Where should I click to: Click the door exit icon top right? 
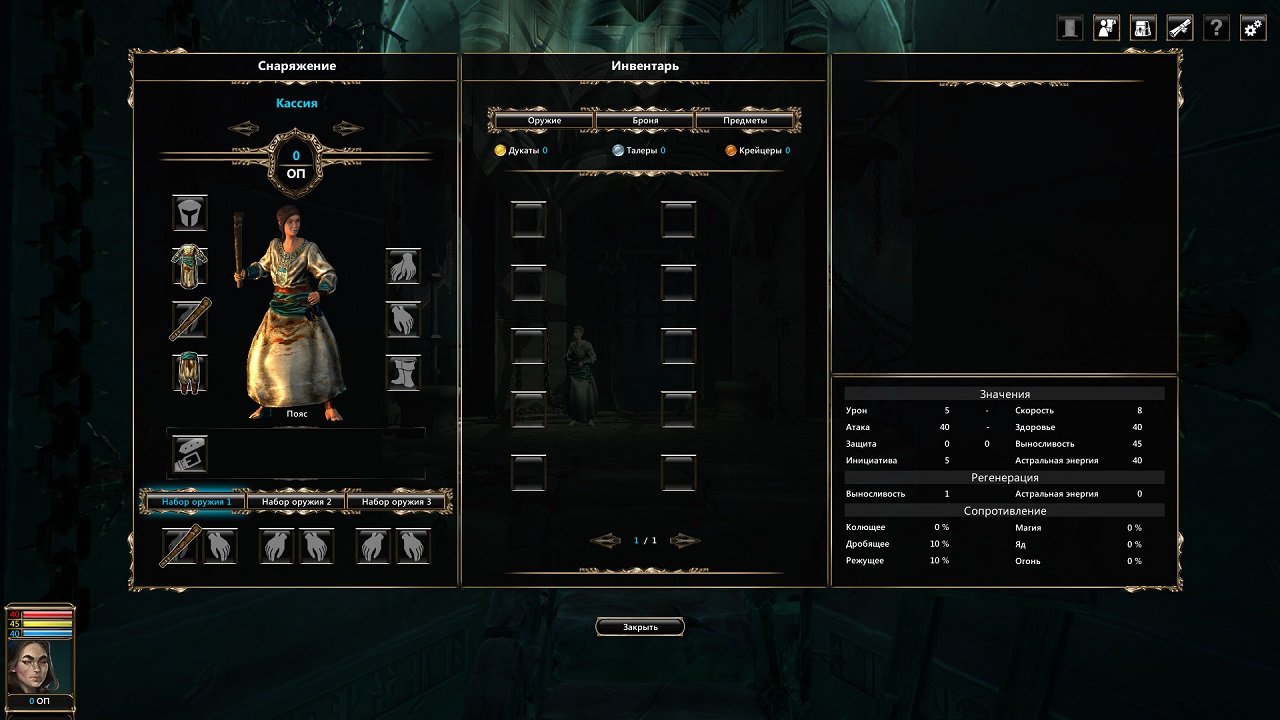1067,27
